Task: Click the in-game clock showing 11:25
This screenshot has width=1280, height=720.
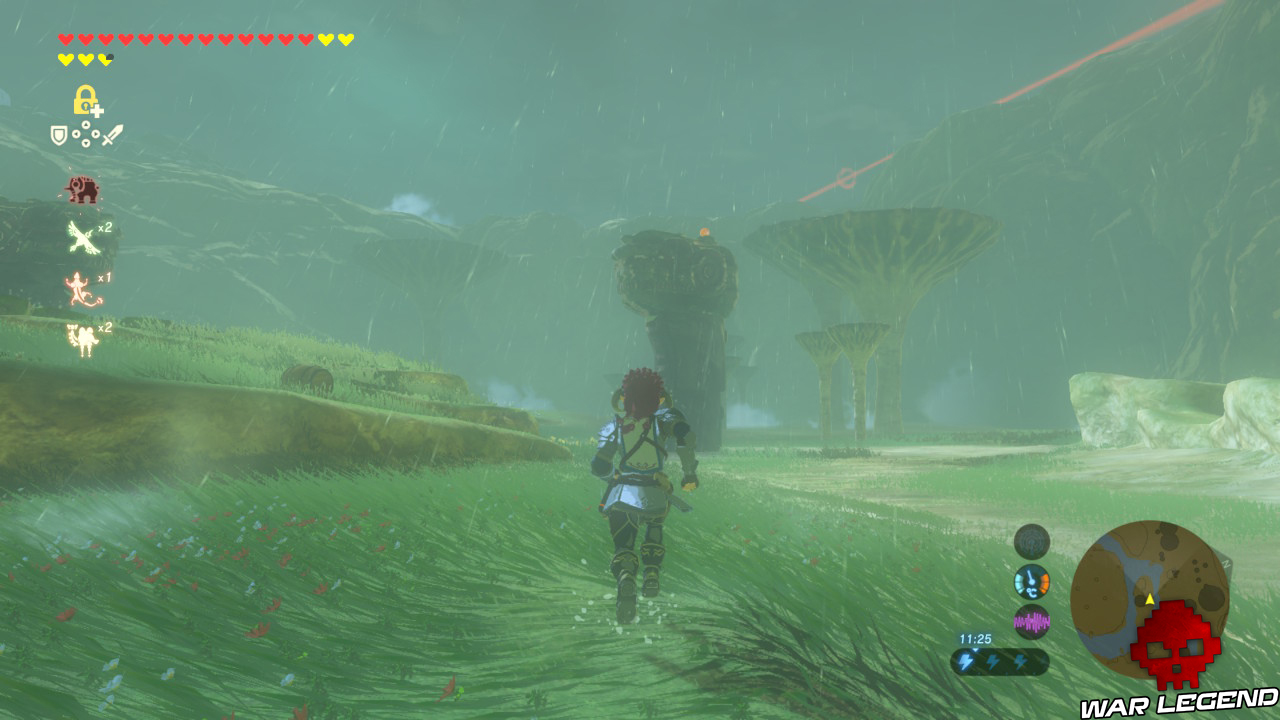Action: tap(975, 638)
